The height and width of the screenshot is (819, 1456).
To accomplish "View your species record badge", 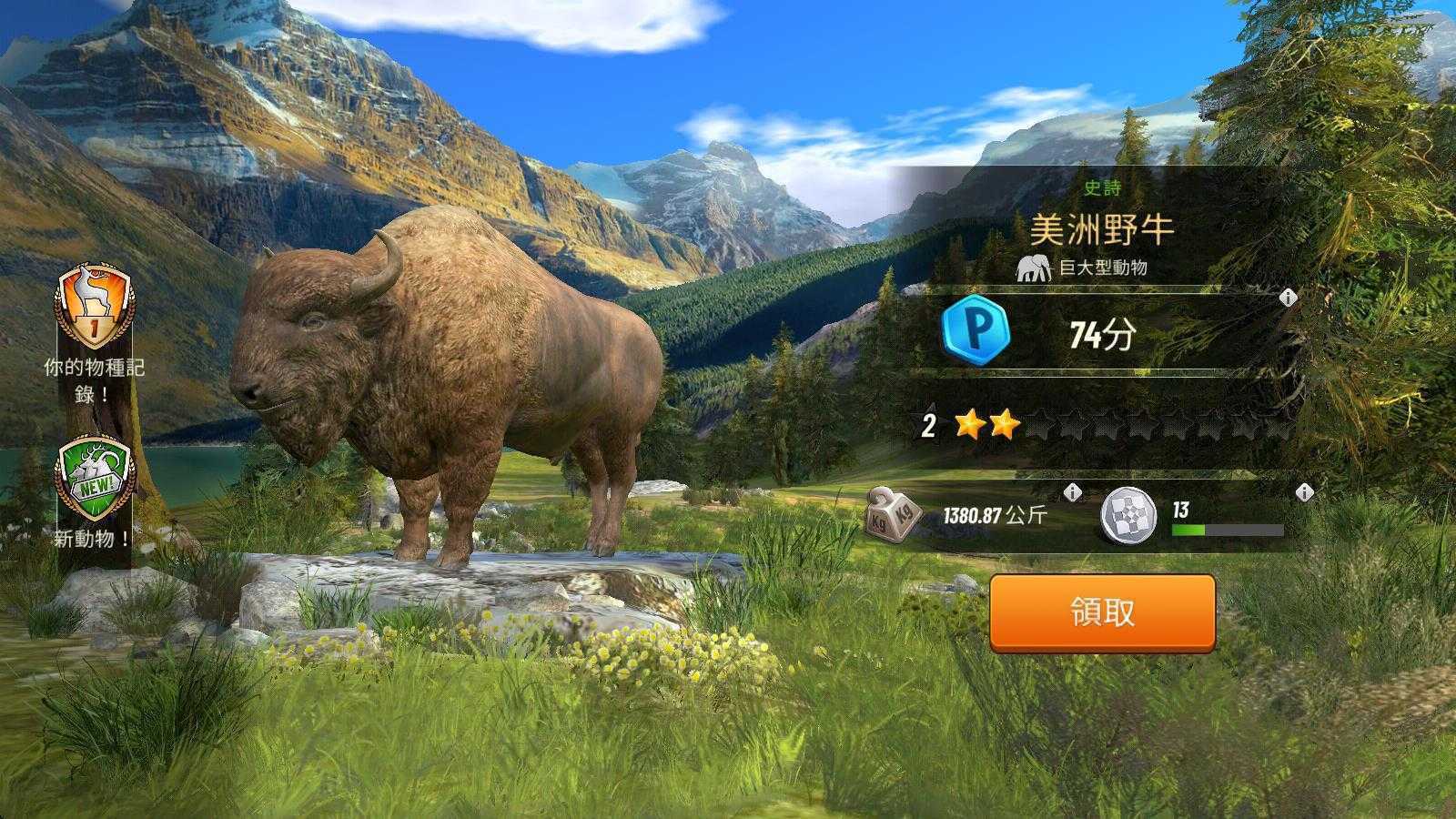I will click(94, 307).
